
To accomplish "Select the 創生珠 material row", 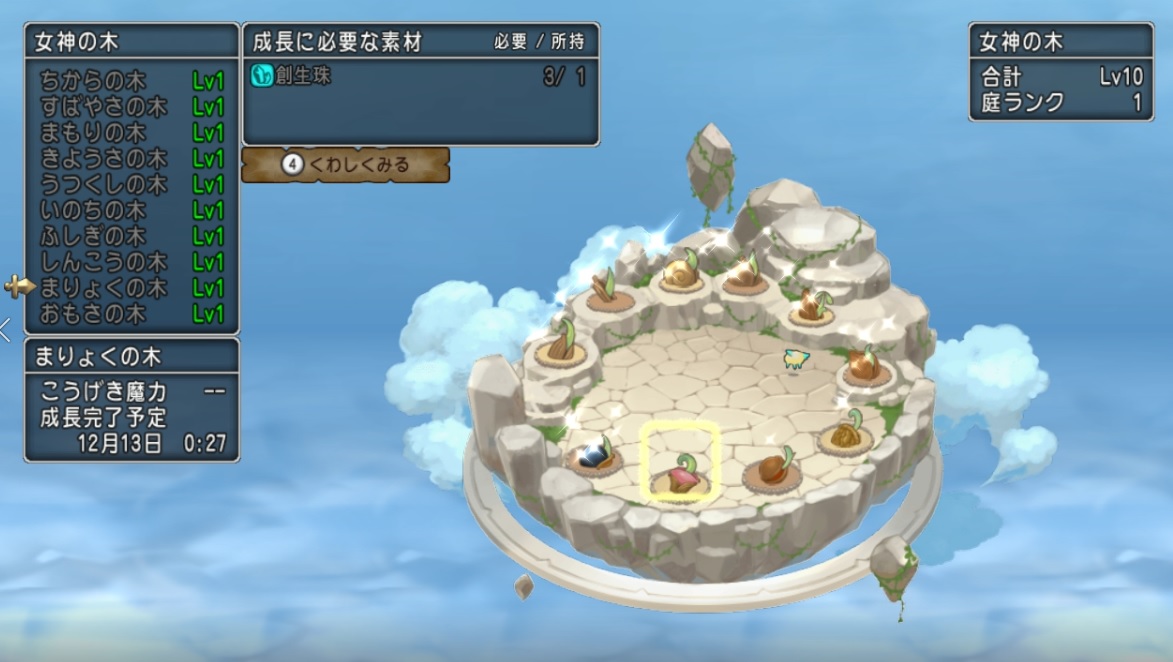I will (420, 77).
